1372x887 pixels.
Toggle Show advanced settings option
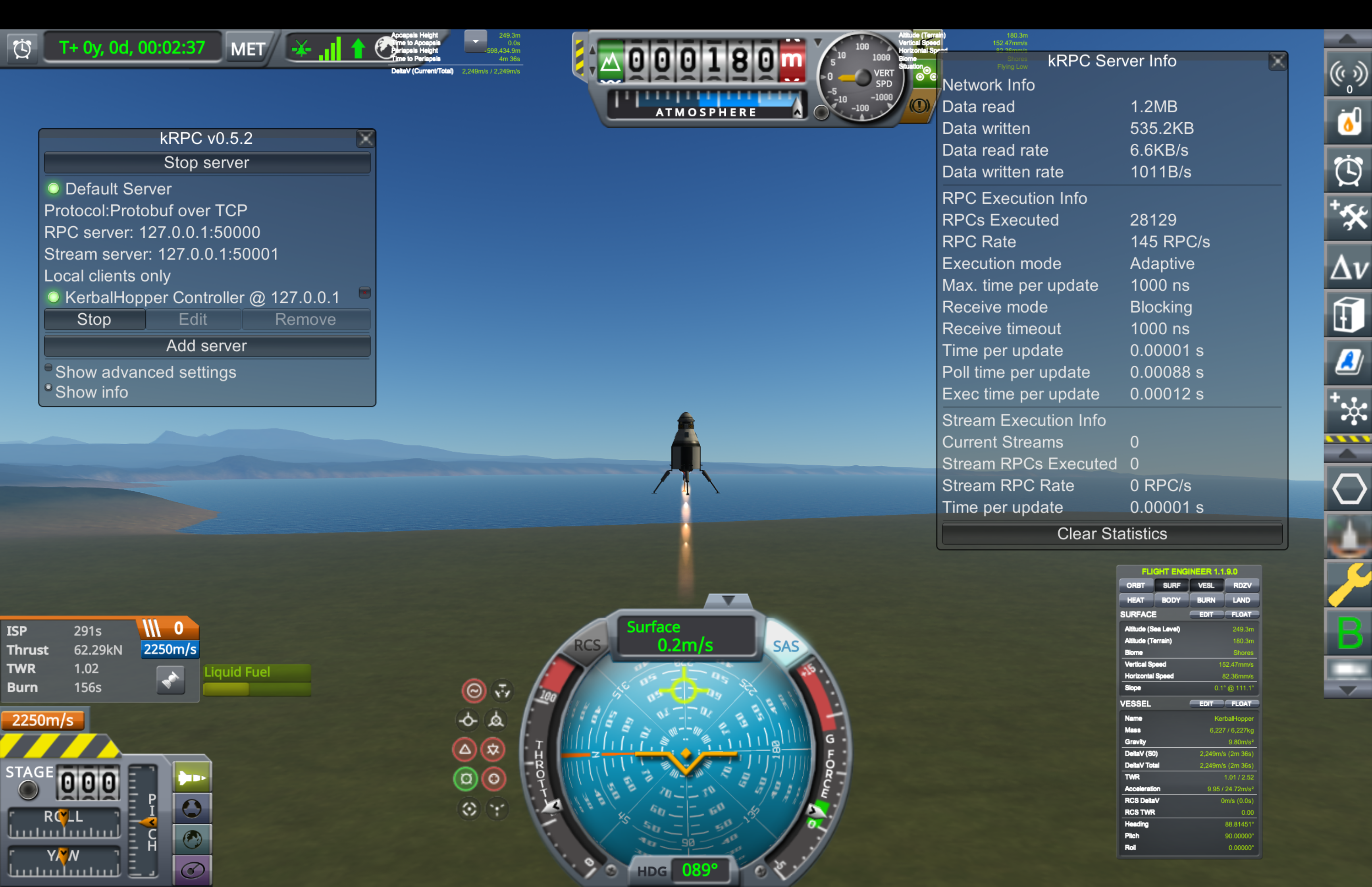[x=49, y=368]
